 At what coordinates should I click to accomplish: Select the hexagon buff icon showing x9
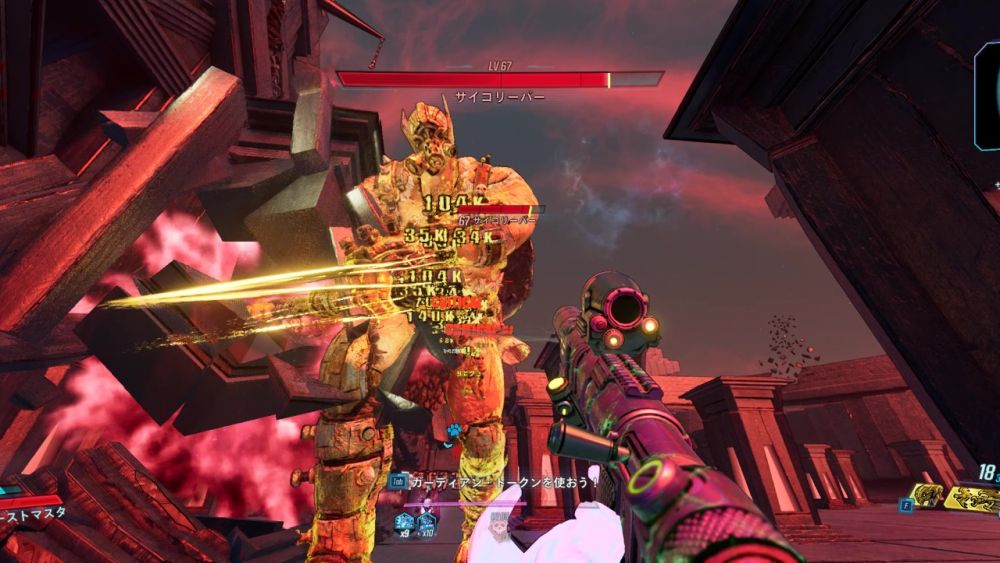pyautogui.click(x=404, y=520)
